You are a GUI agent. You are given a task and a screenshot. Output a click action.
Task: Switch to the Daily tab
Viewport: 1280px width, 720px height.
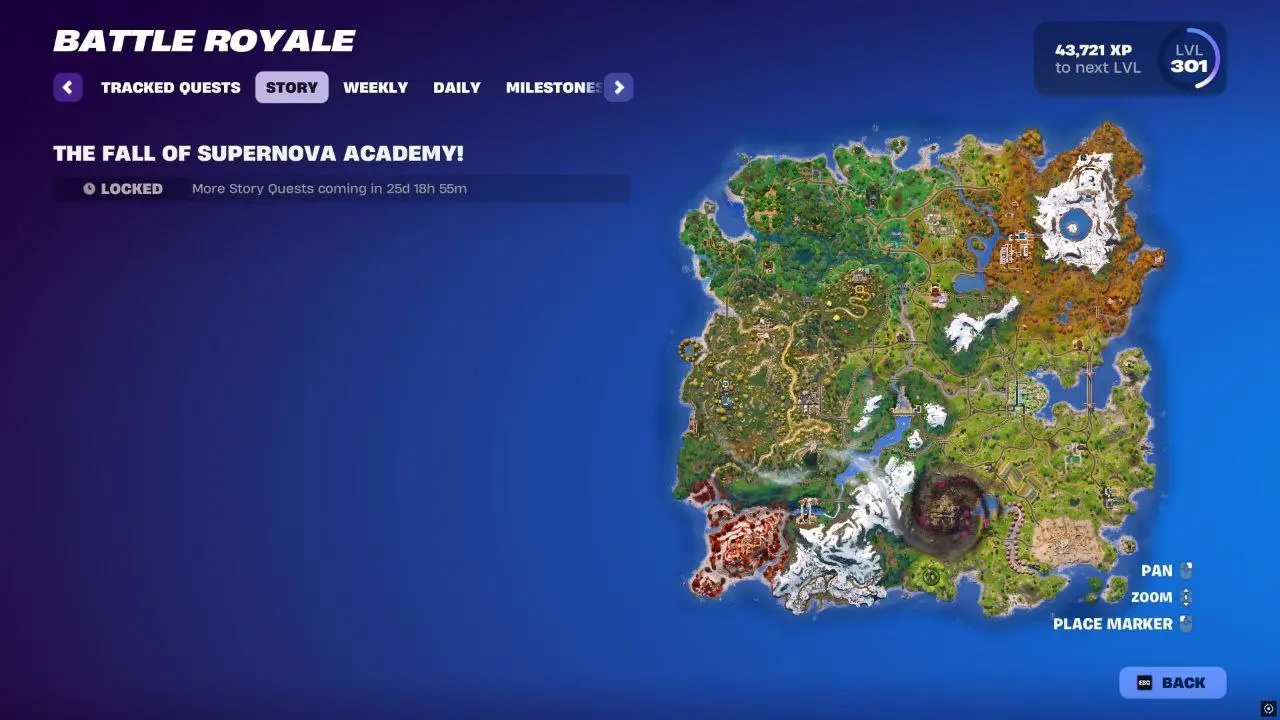(456, 87)
